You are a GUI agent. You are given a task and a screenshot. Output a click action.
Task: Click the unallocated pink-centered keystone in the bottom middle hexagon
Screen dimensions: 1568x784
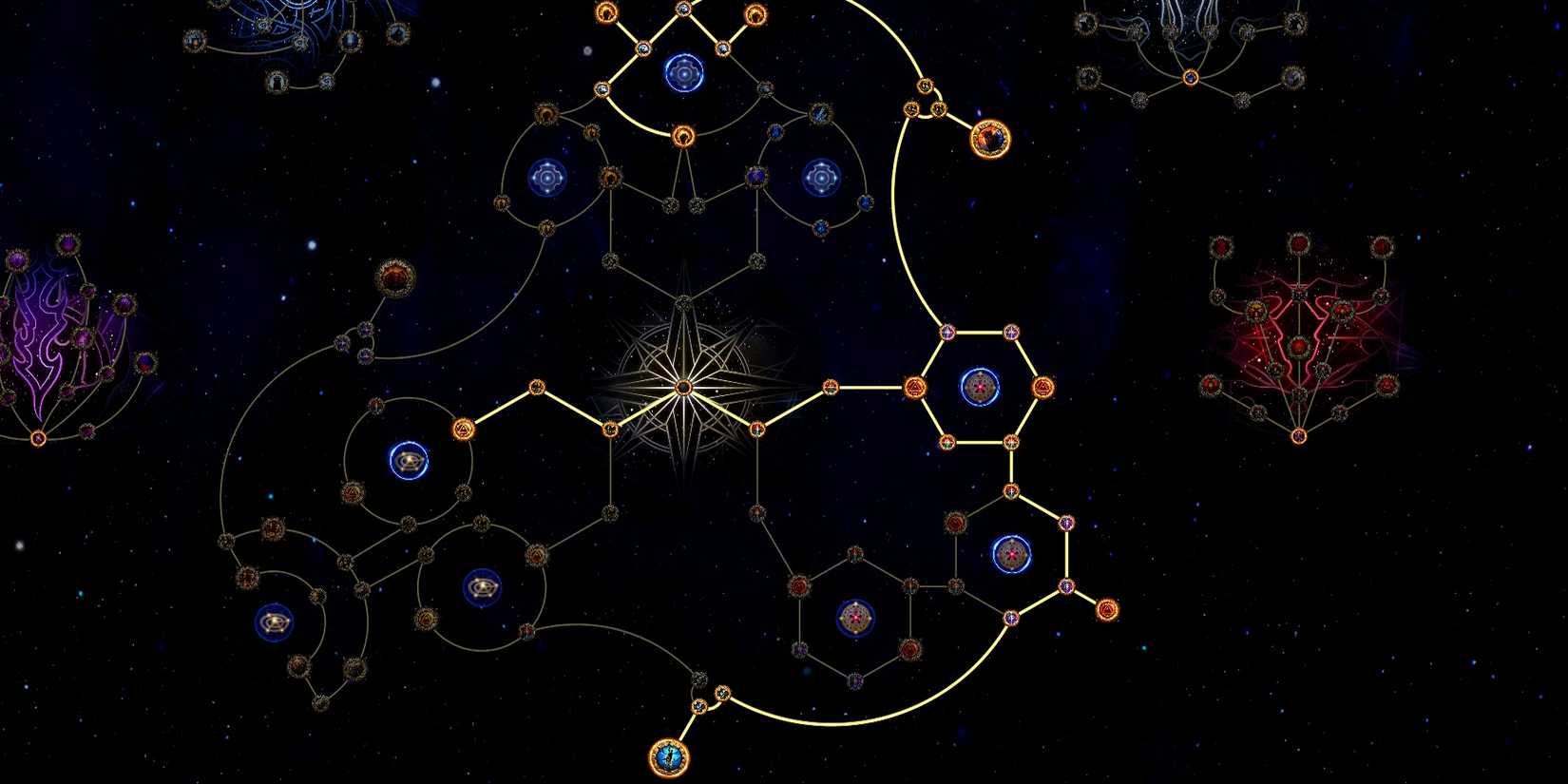(x=858, y=616)
